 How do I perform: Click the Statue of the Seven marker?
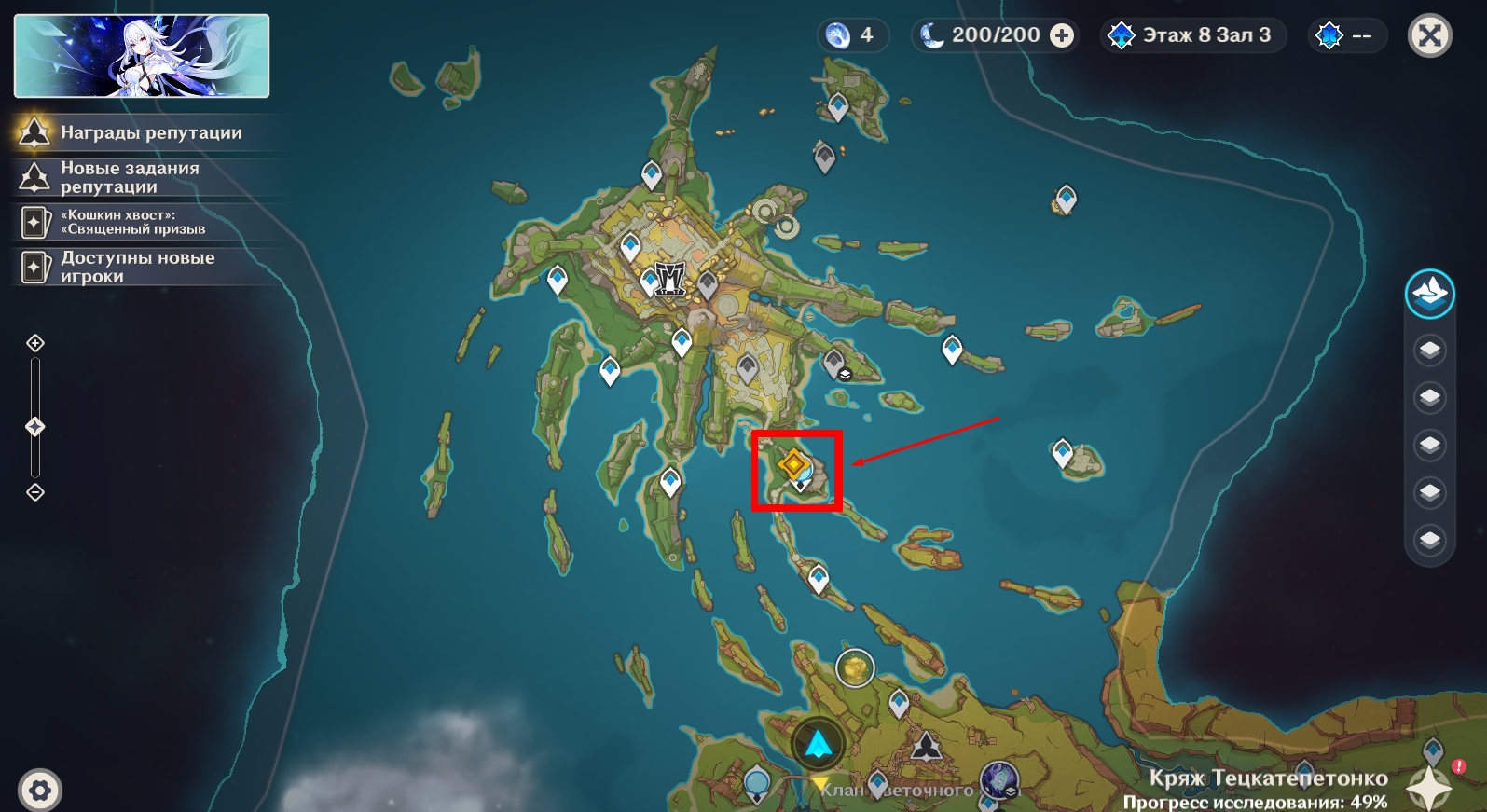[927, 747]
